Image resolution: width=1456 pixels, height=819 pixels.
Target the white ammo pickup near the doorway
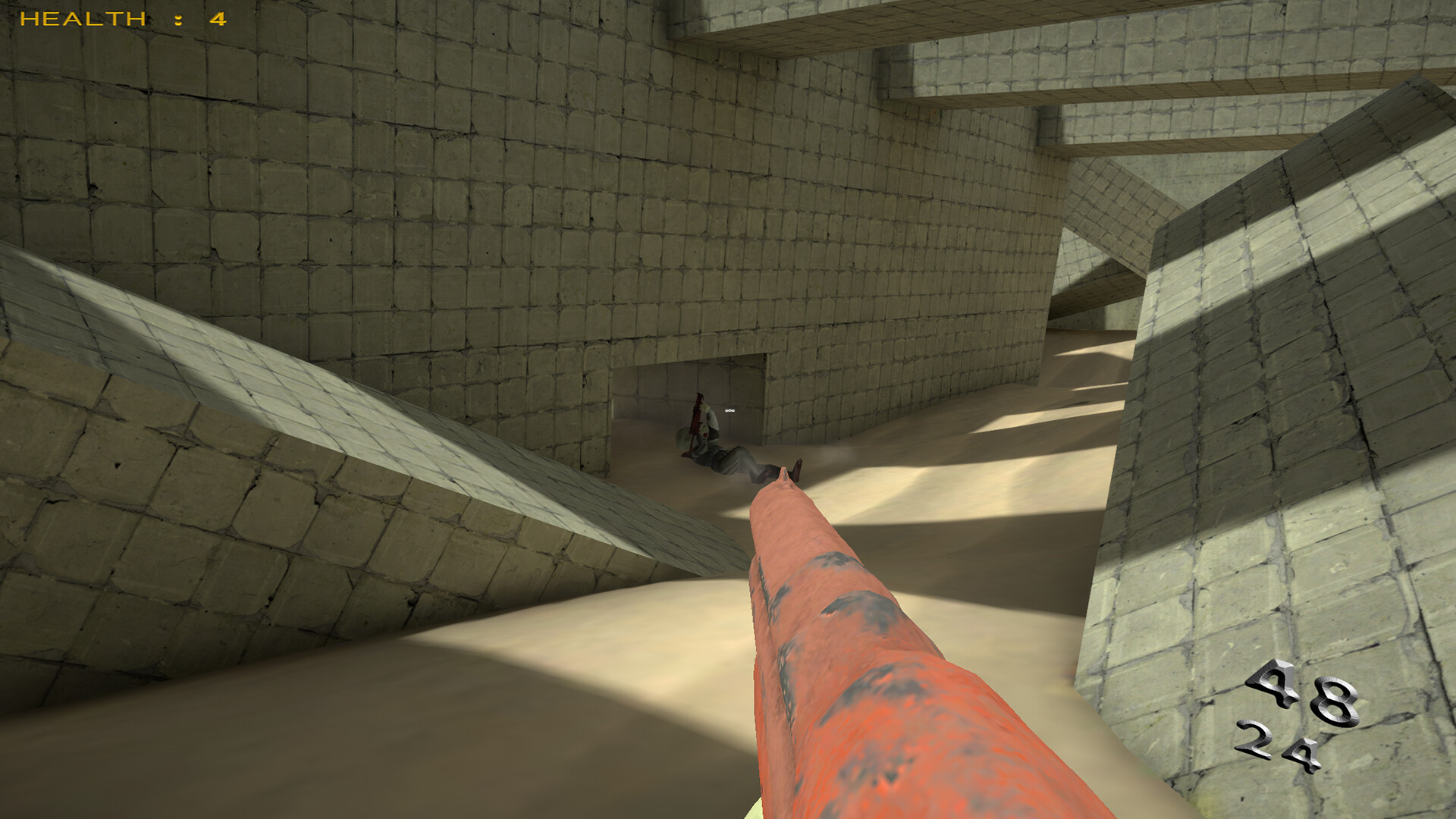(730, 410)
